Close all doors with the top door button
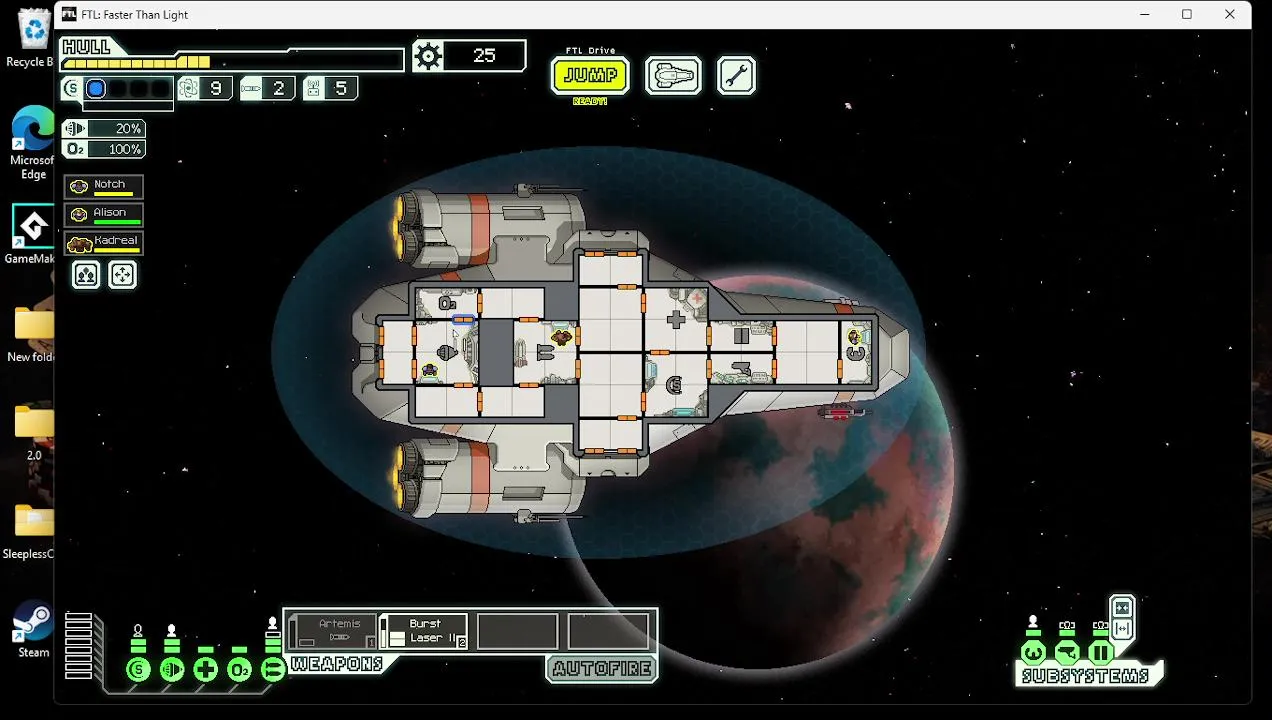 1122,607
